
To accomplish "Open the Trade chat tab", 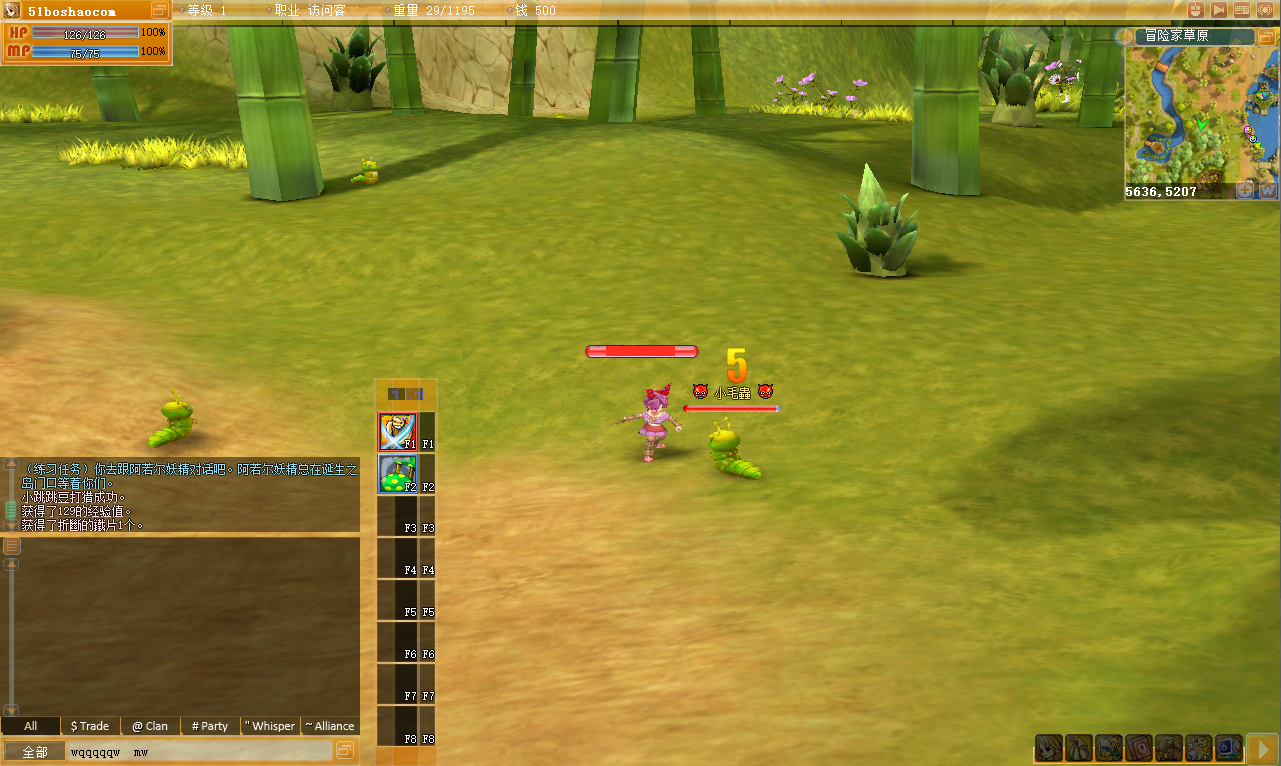I will pos(90,726).
